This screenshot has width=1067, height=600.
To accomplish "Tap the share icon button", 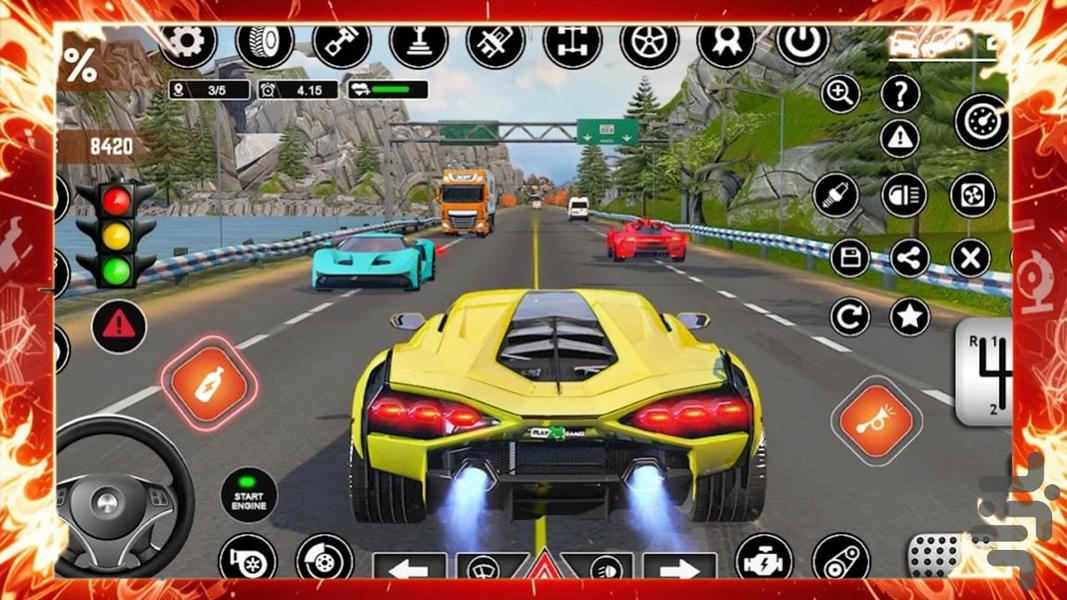I will tap(909, 258).
